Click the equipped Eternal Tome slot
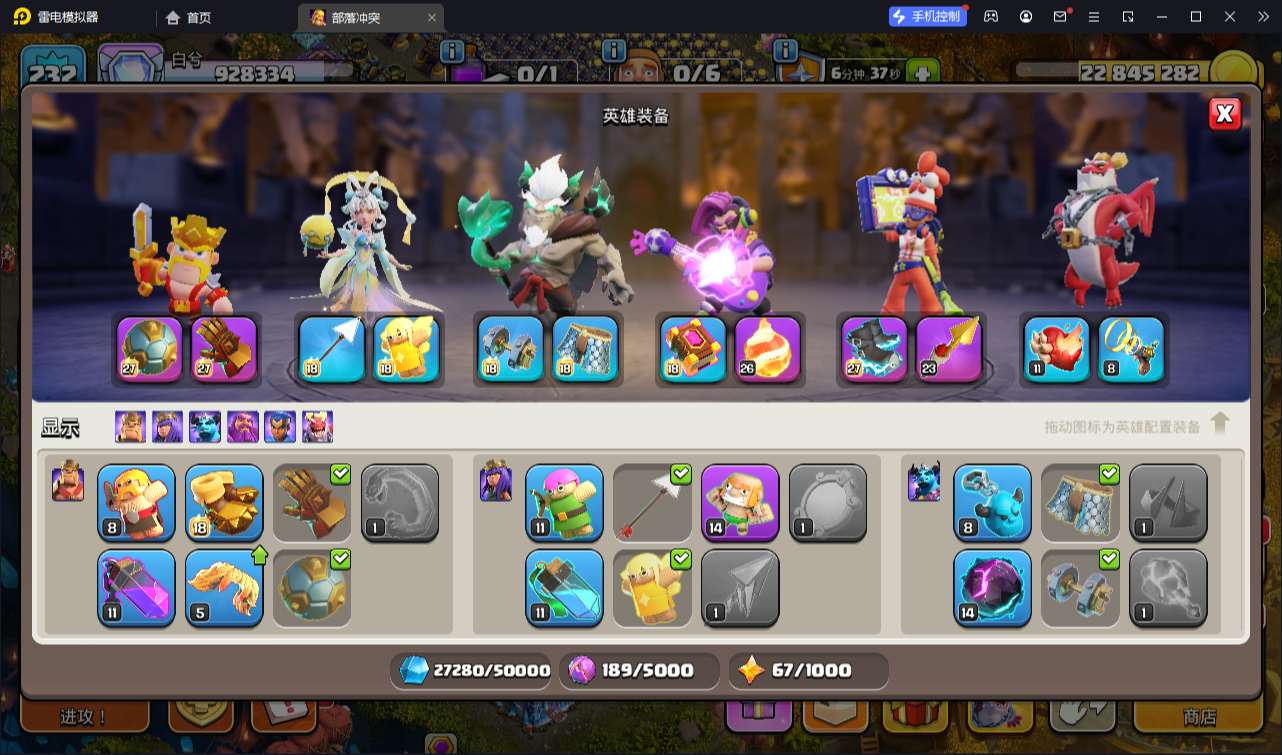The image size is (1282, 755). click(693, 349)
